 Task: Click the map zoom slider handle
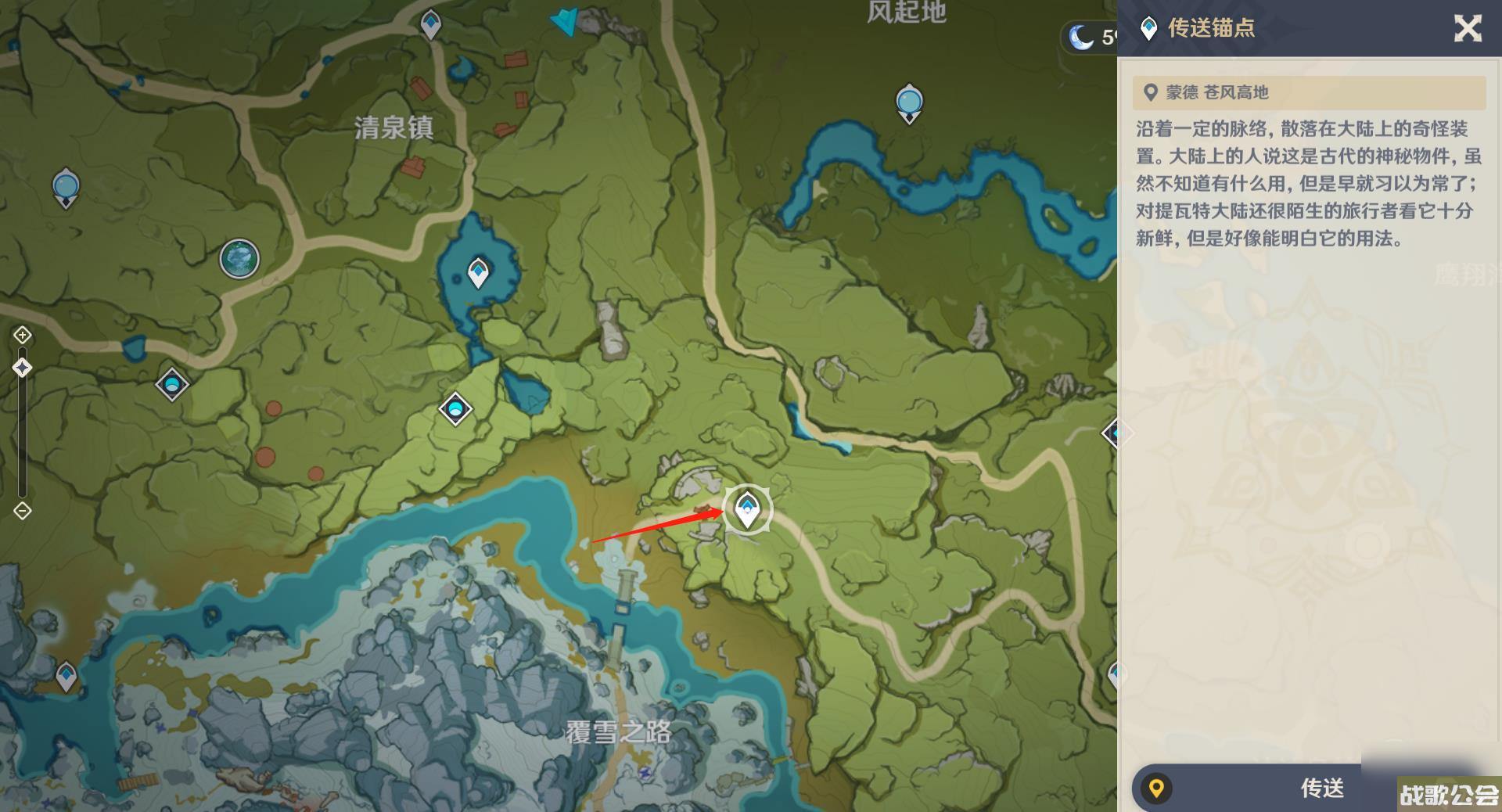tap(22, 368)
